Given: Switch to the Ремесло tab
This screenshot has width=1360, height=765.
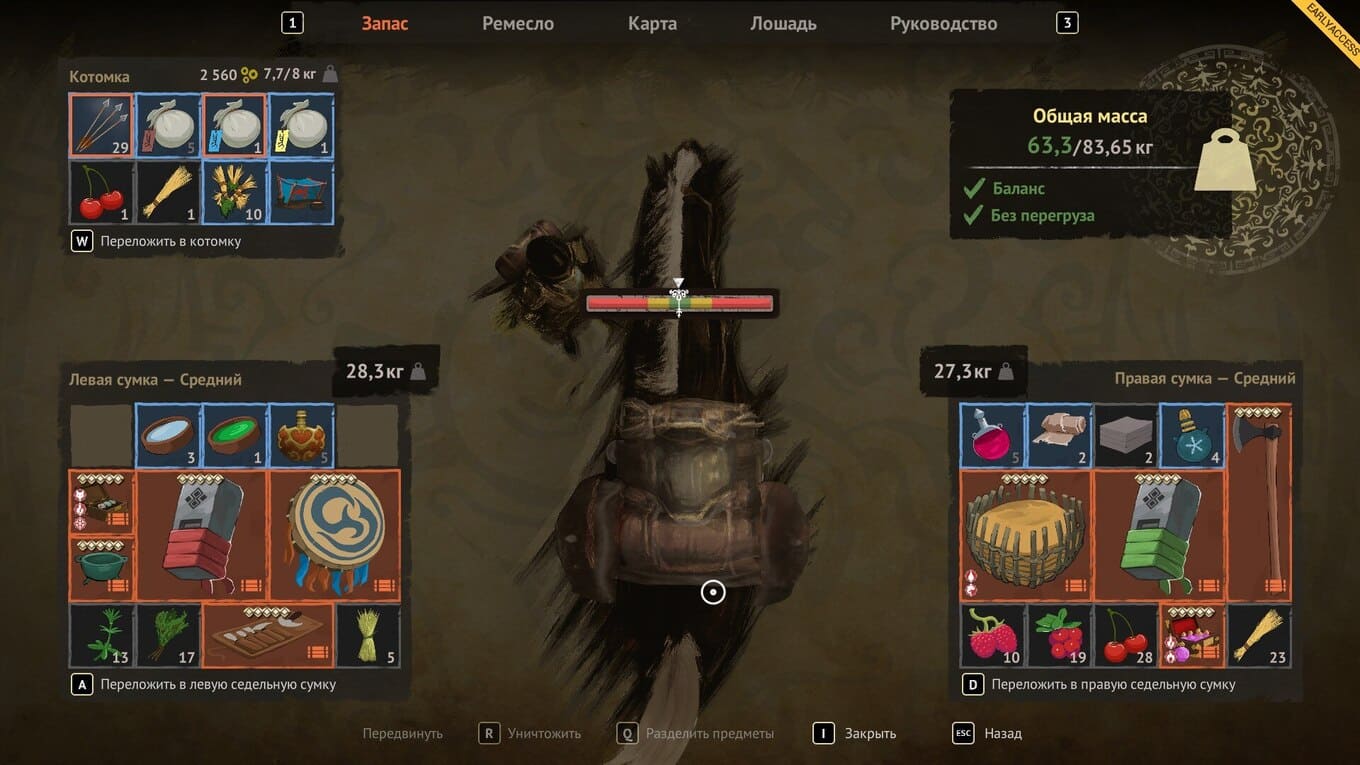Looking at the screenshot, I should point(517,24).
